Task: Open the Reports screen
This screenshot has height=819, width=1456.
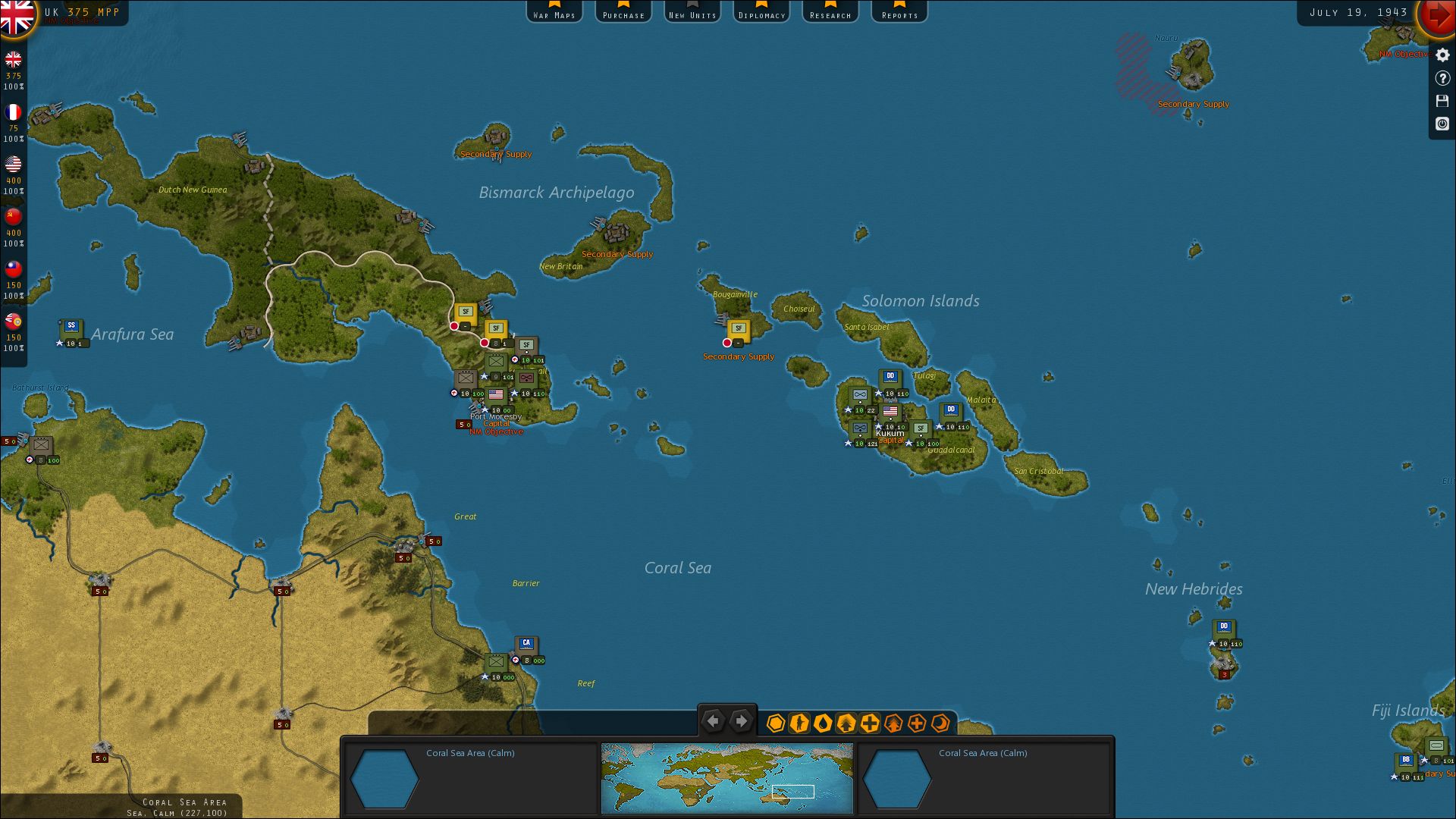Action: tap(899, 11)
